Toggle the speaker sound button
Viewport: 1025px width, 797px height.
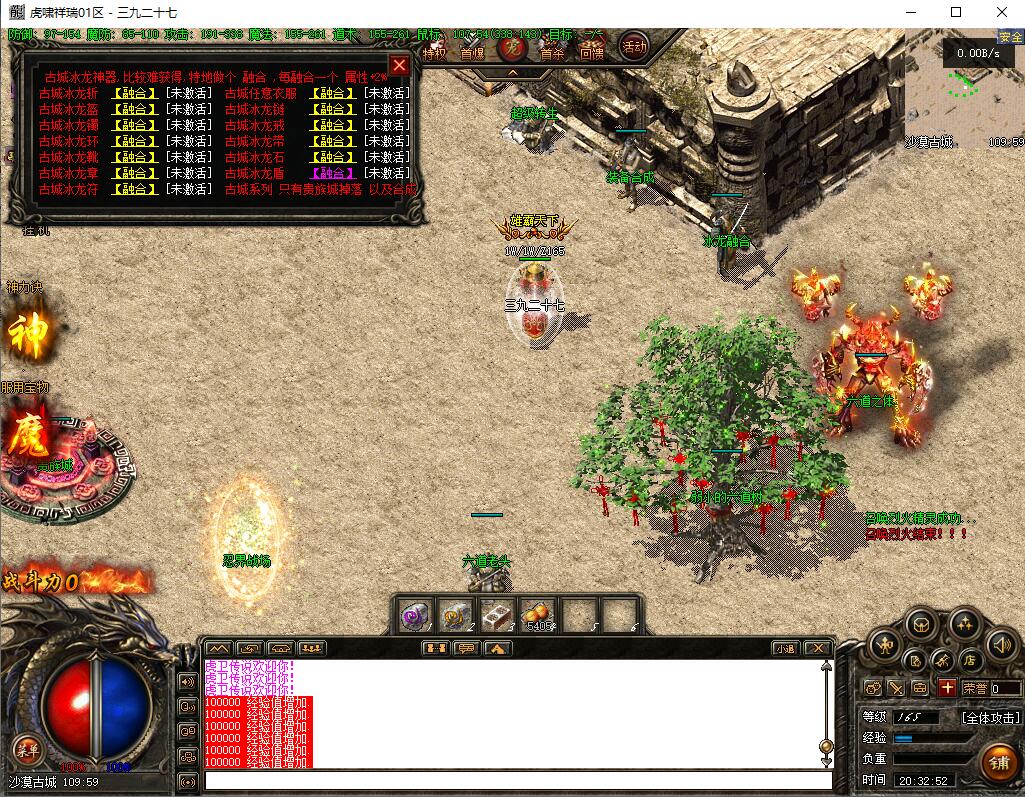click(1001, 646)
